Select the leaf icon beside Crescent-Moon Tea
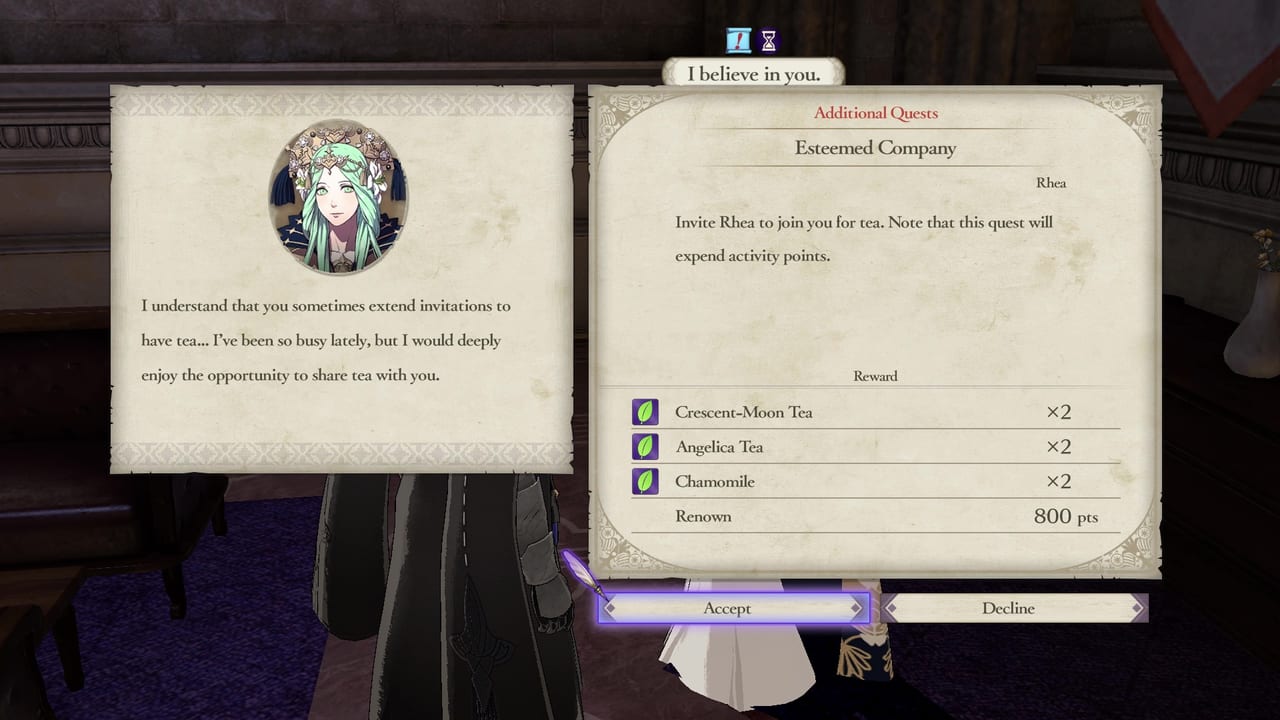 pos(645,411)
